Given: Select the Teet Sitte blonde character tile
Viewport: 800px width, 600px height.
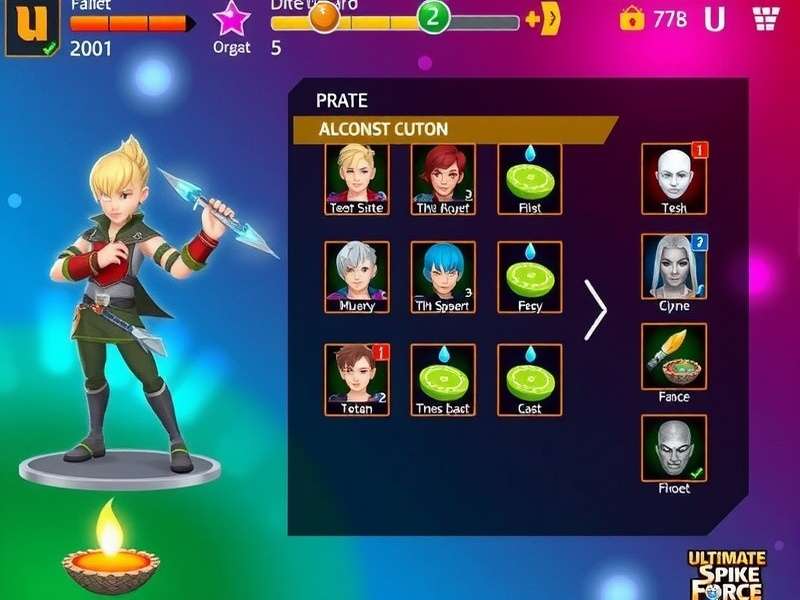Looking at the screenshot, I should pyautogui.click(x=357, y=178).
